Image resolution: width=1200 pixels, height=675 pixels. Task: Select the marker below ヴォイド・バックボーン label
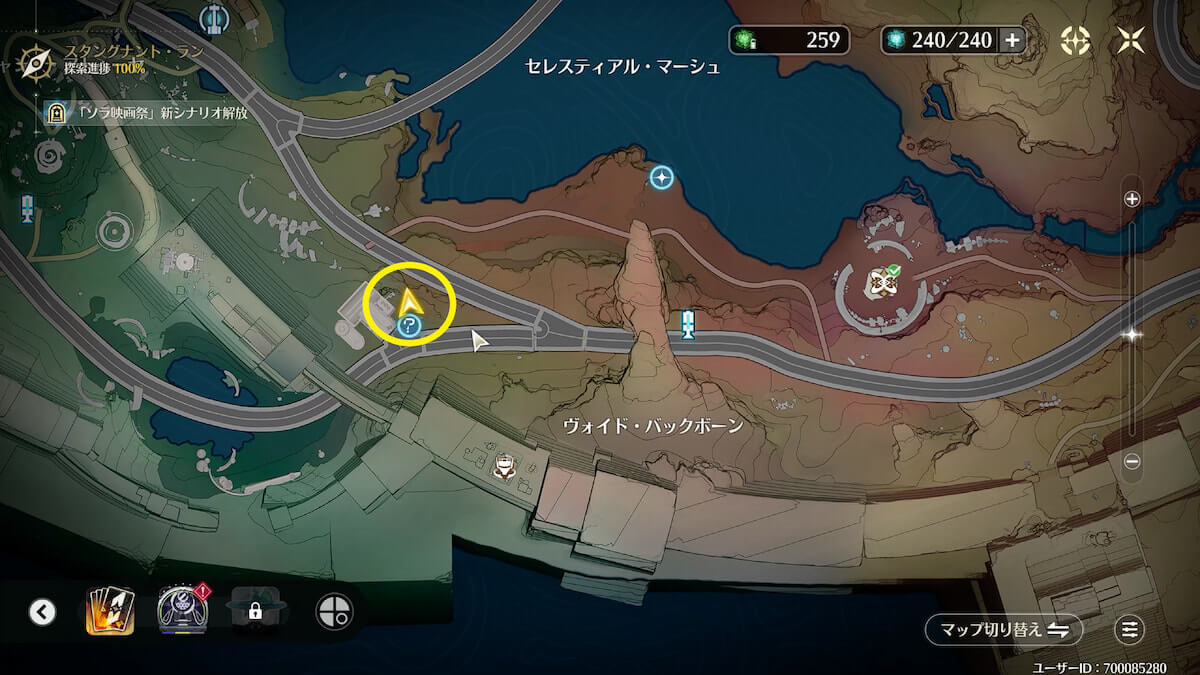pos(505,466)
